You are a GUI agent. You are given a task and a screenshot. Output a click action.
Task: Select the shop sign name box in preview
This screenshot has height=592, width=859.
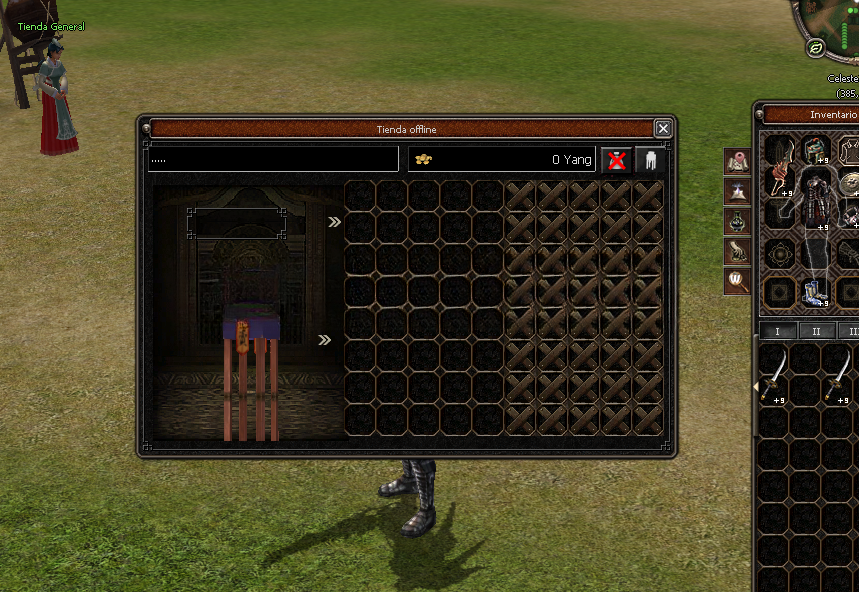click(x=236, y=223)
